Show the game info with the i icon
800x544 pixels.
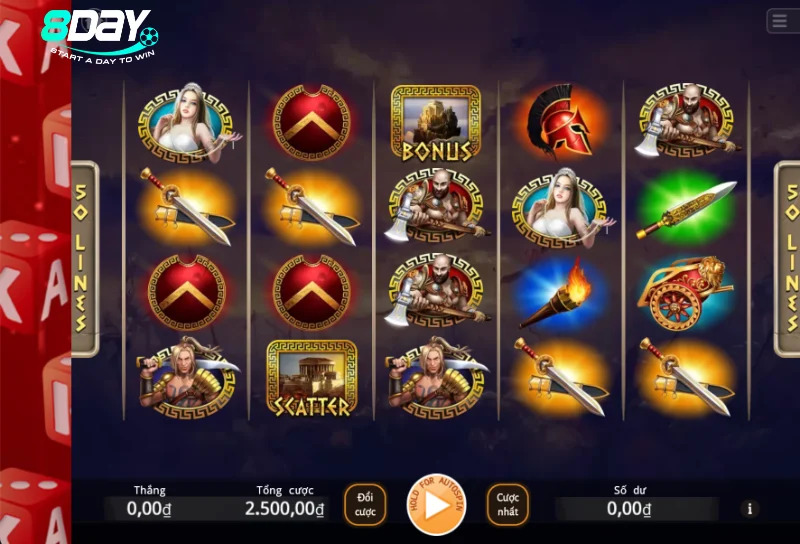pyautogui.click(x=750, y=509)
